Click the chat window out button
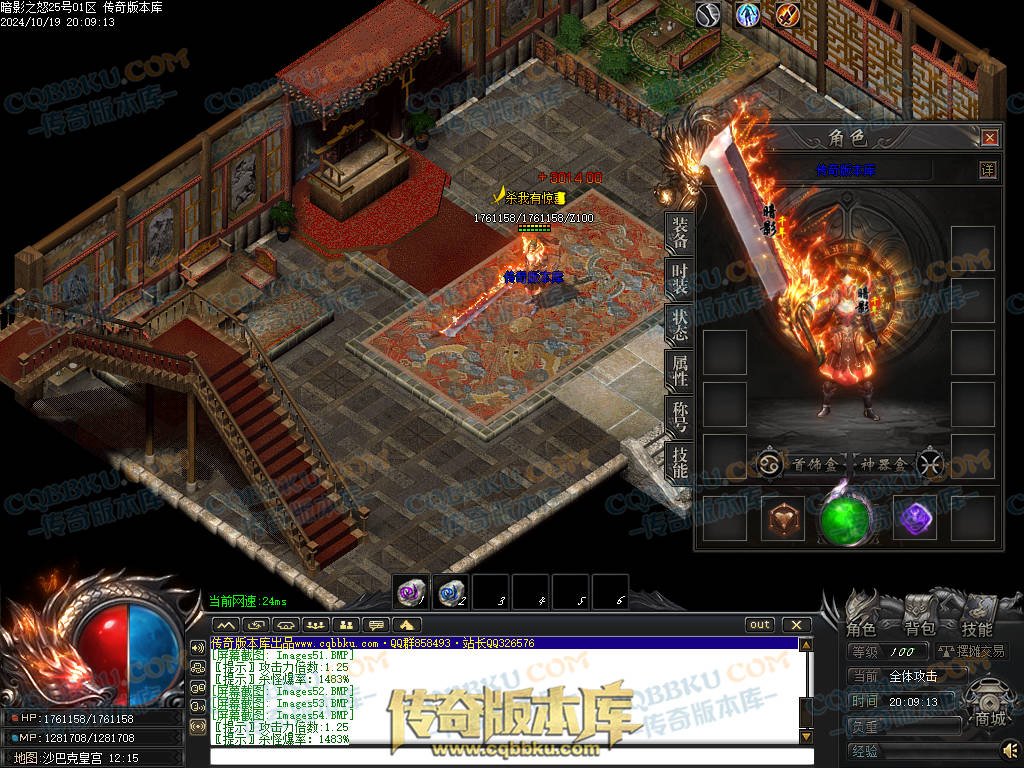 (x=760, y=625)
